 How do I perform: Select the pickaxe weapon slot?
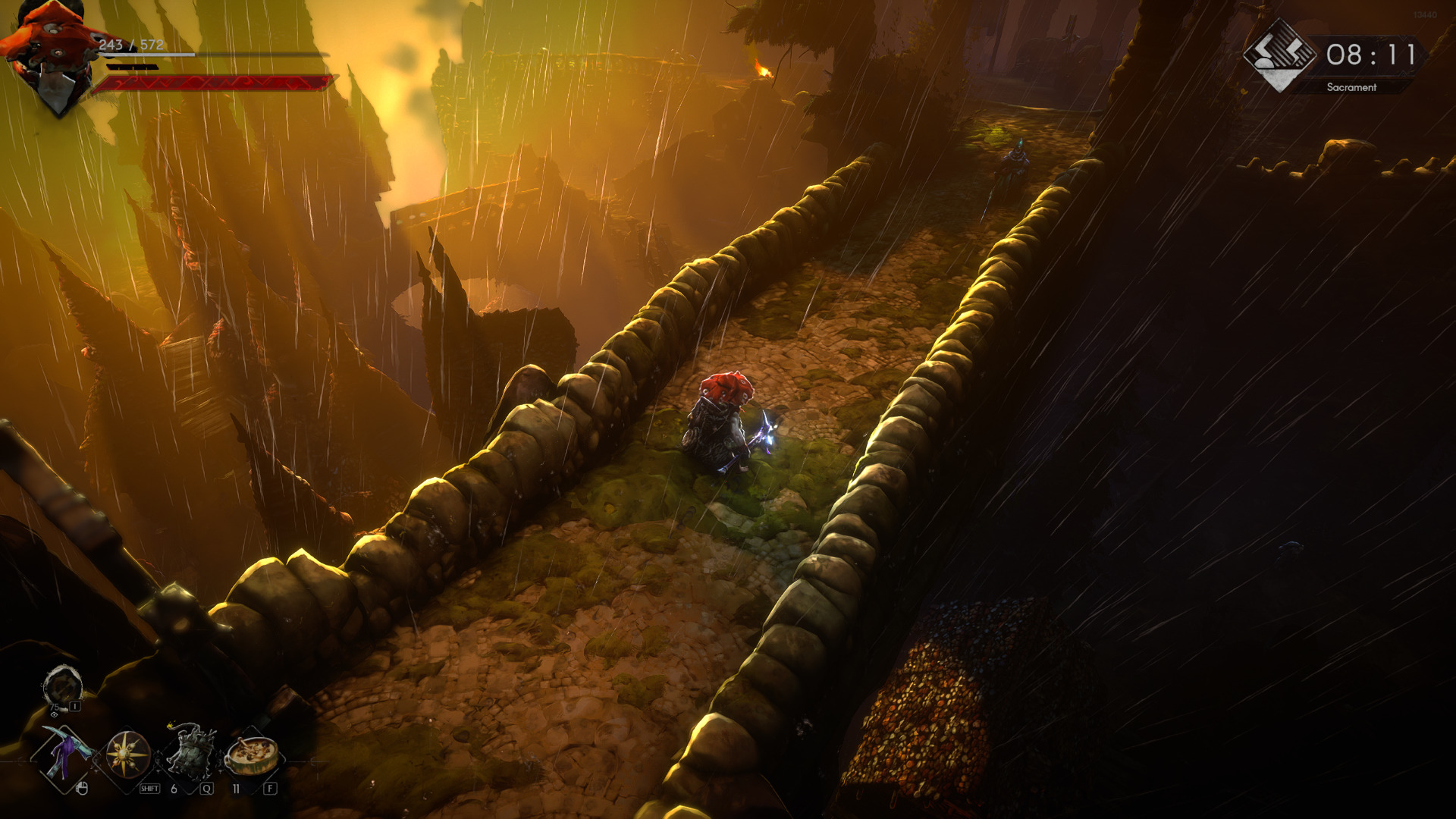pyautogui.click(x=65, y=755)
